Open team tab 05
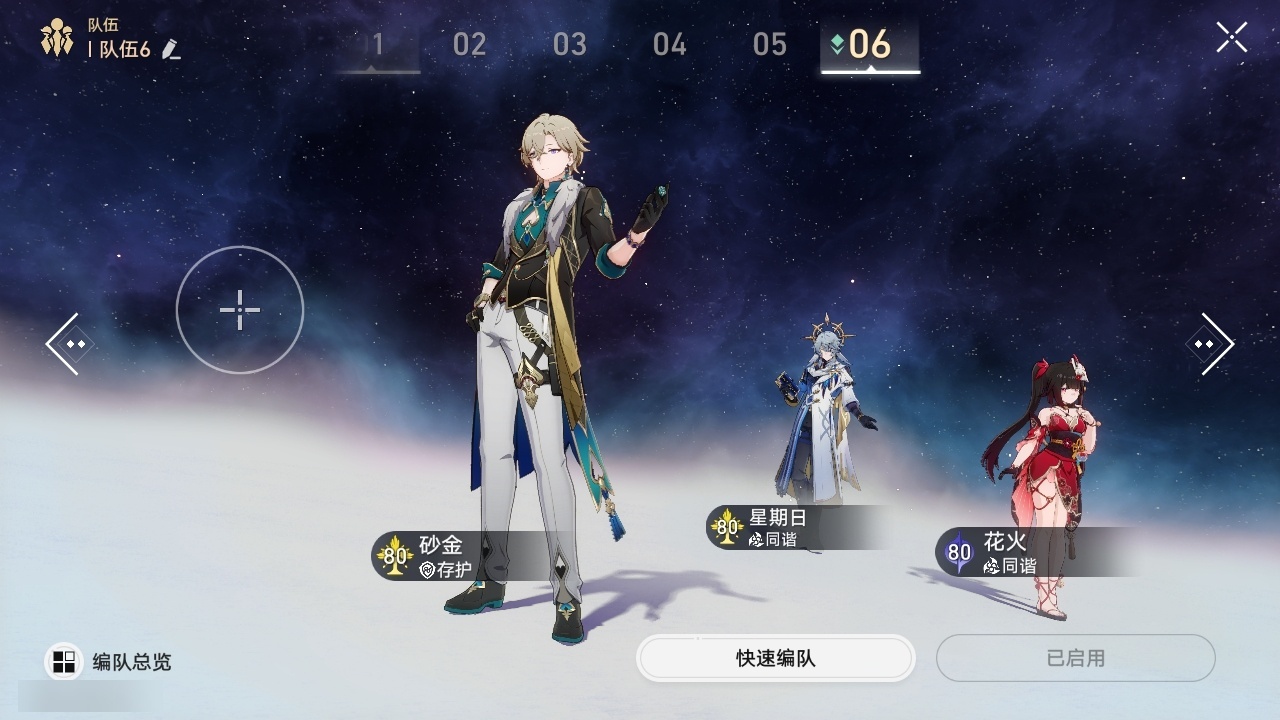 click(x=770, y=45)
